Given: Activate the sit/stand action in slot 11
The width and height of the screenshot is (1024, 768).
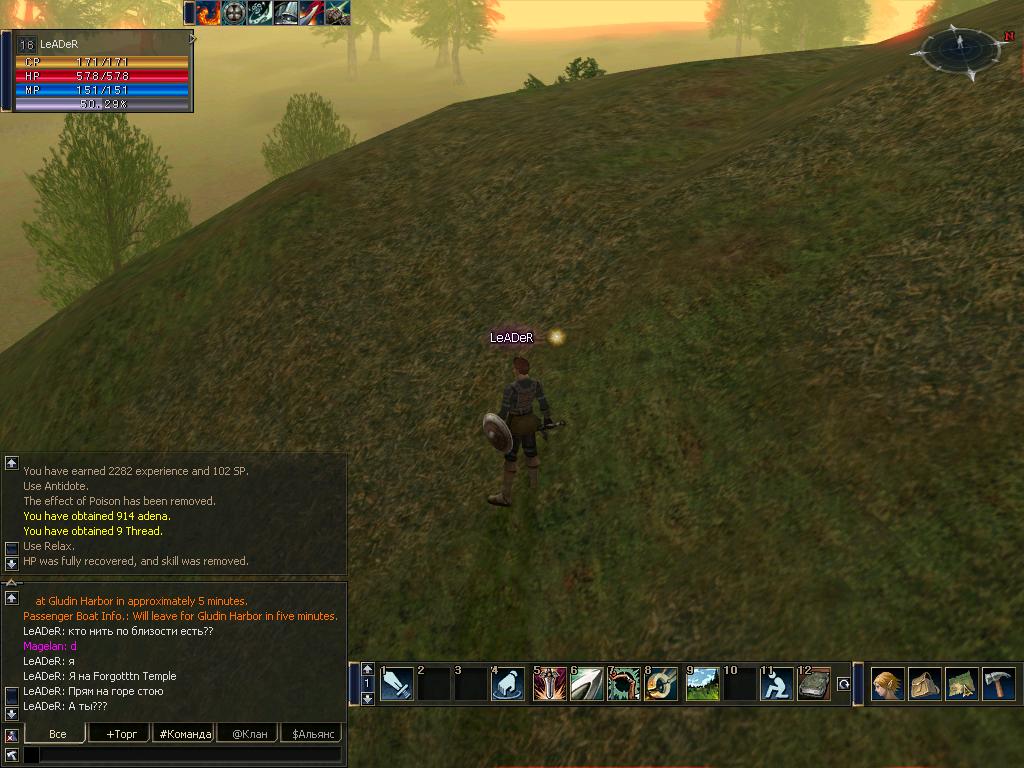Looking at the screenshot, I should coord(776,685).
